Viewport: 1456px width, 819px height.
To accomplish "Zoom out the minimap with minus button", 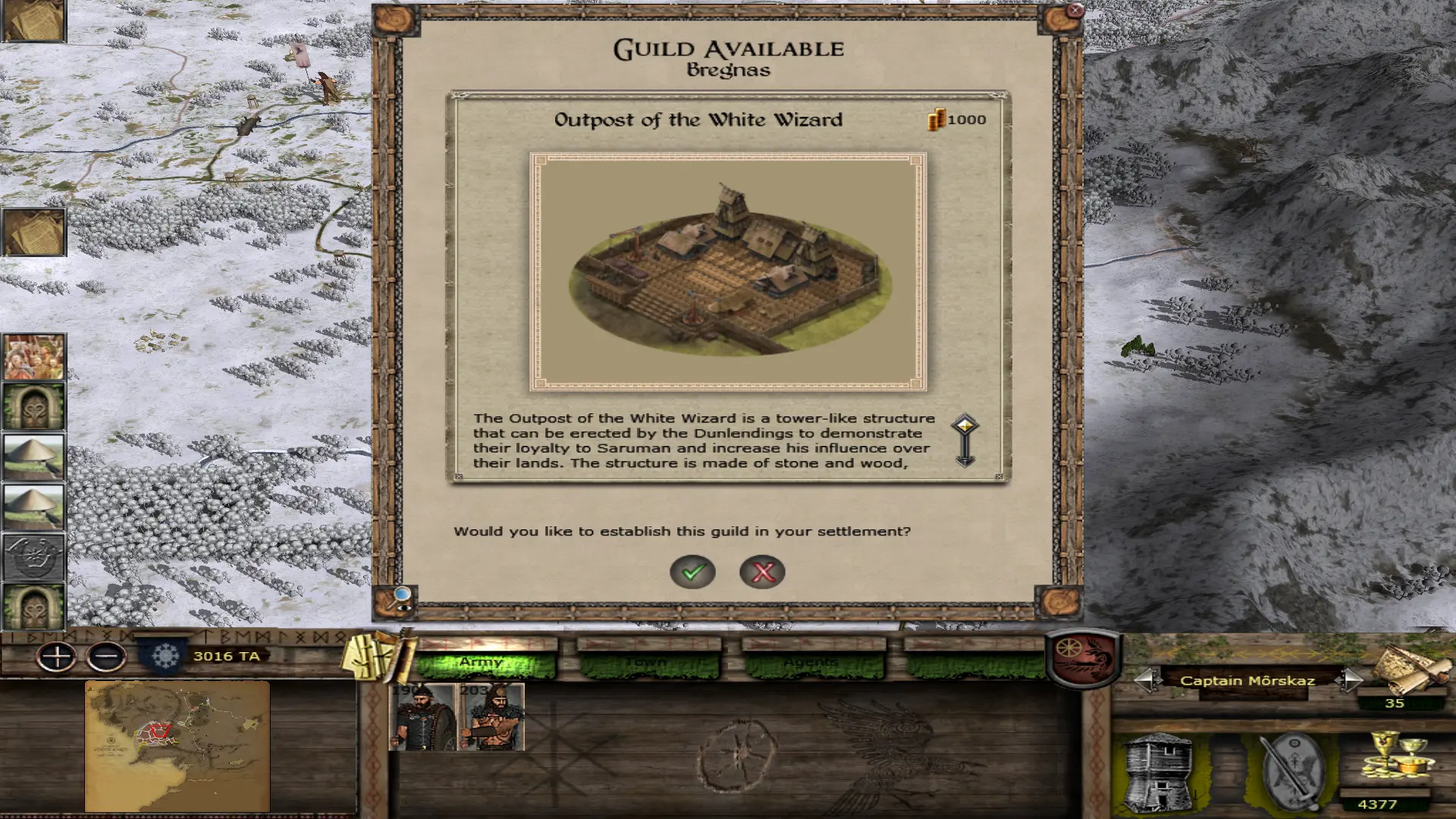I will pos(106,657).
